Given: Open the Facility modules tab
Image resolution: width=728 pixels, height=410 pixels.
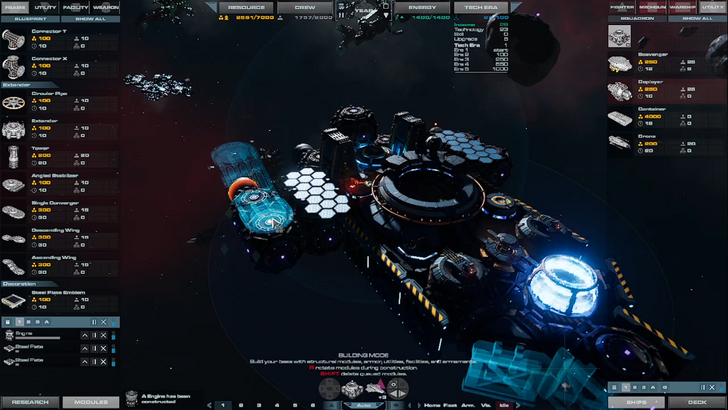Looking at the screenshot, I should [76, 7].
